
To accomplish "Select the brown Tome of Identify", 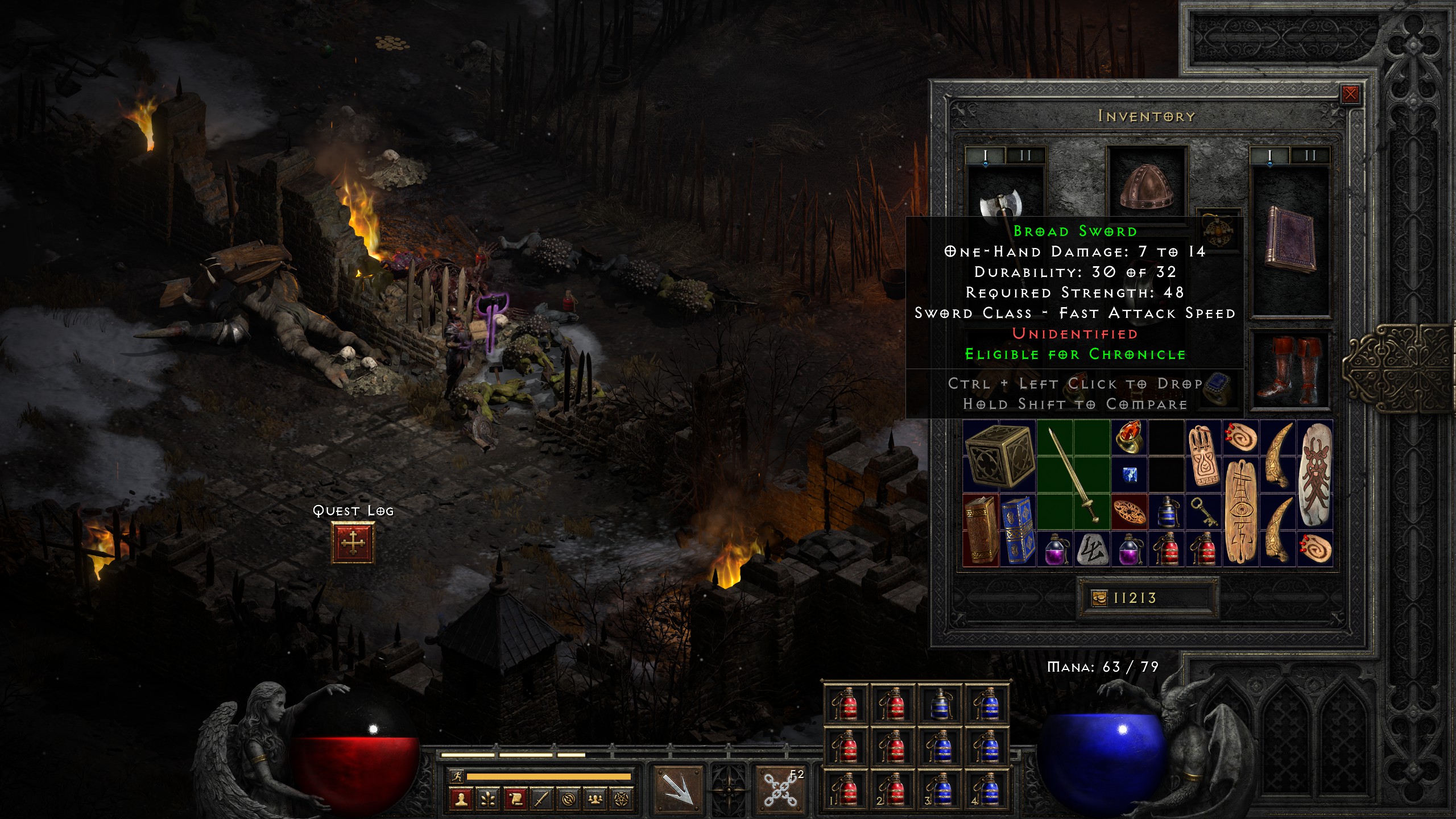I will pyautogui.click(x=981, y=531).
